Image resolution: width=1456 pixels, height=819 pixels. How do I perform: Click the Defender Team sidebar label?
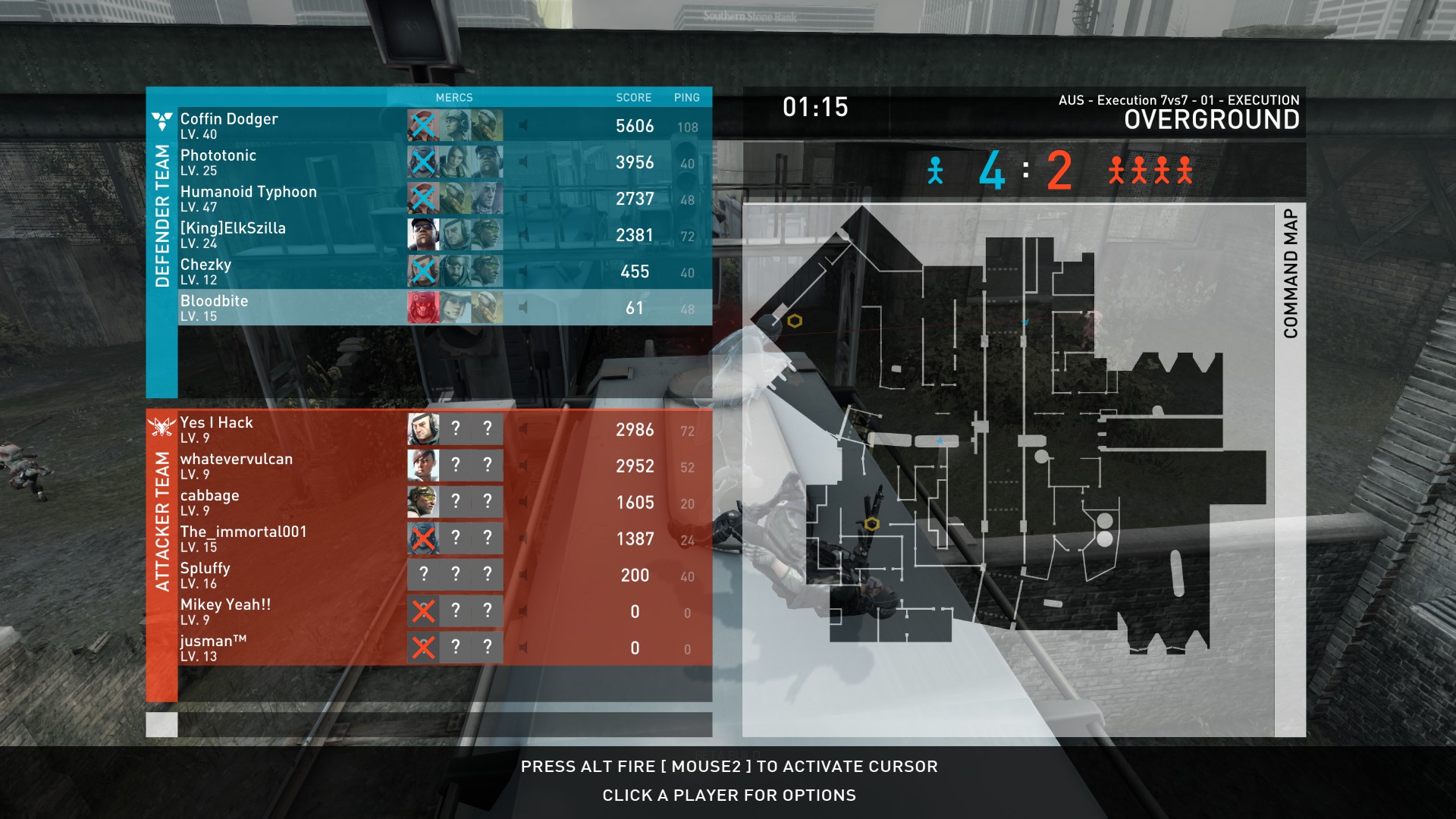[162, 216]
